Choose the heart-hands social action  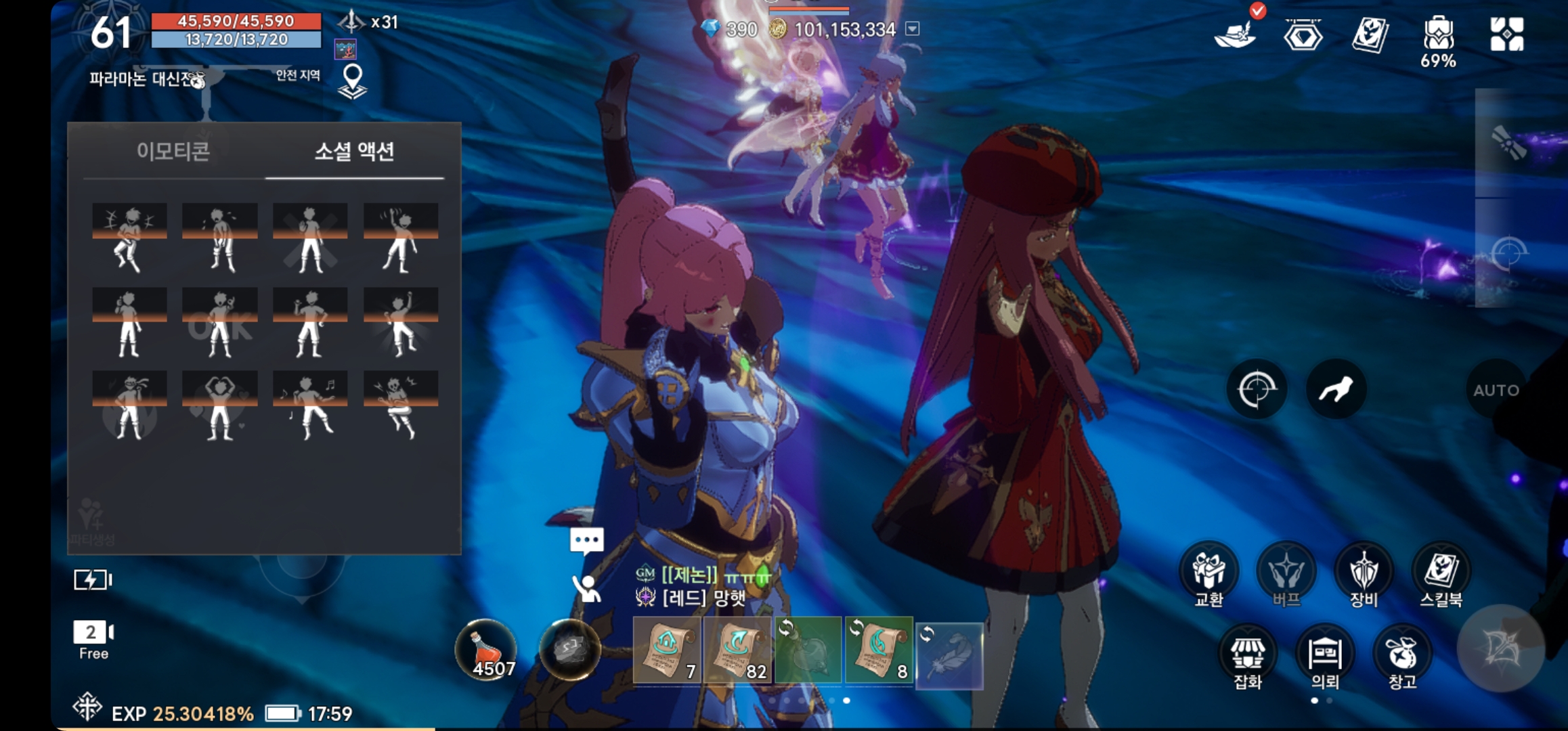[219, 405]
